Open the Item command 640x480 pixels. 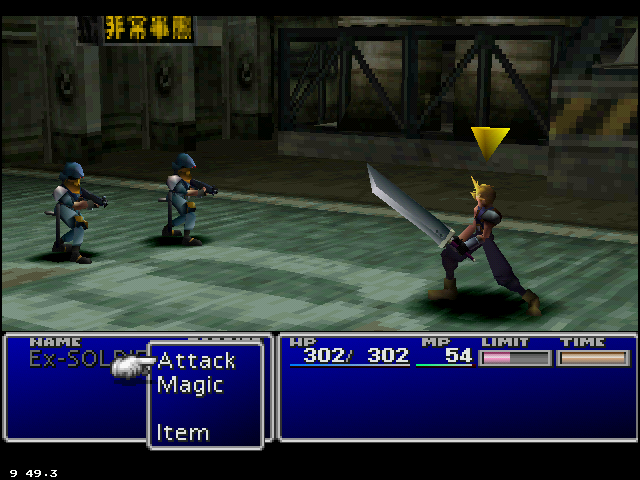183,433
